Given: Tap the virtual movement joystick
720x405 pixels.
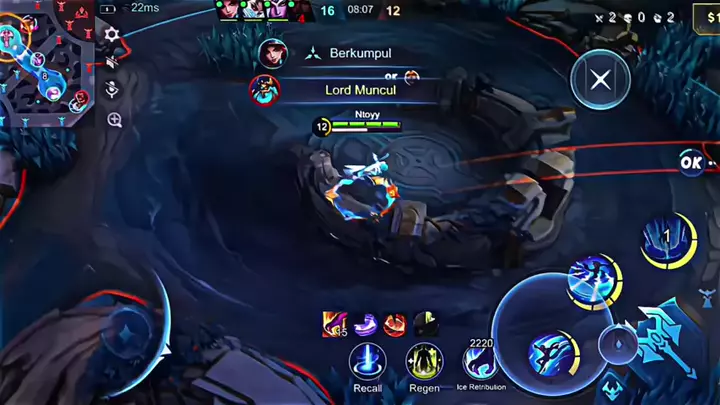Looking at the screenshot, I should pyautogui.click(x=127, y=333).
